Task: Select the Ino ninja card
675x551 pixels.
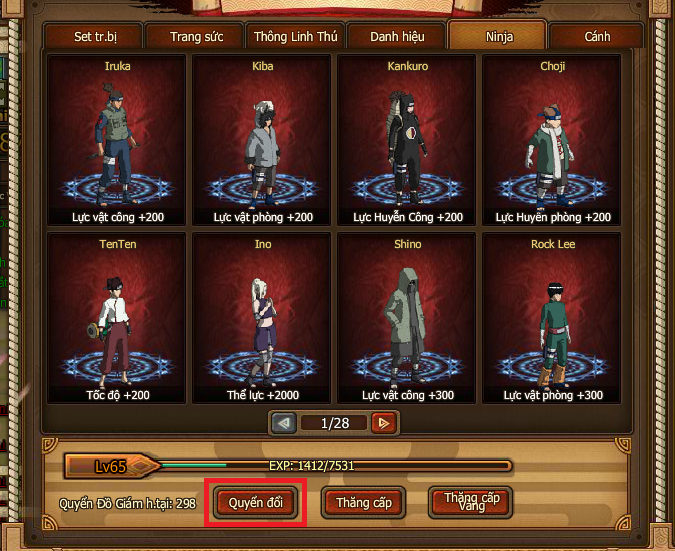Action: point(262,319)
